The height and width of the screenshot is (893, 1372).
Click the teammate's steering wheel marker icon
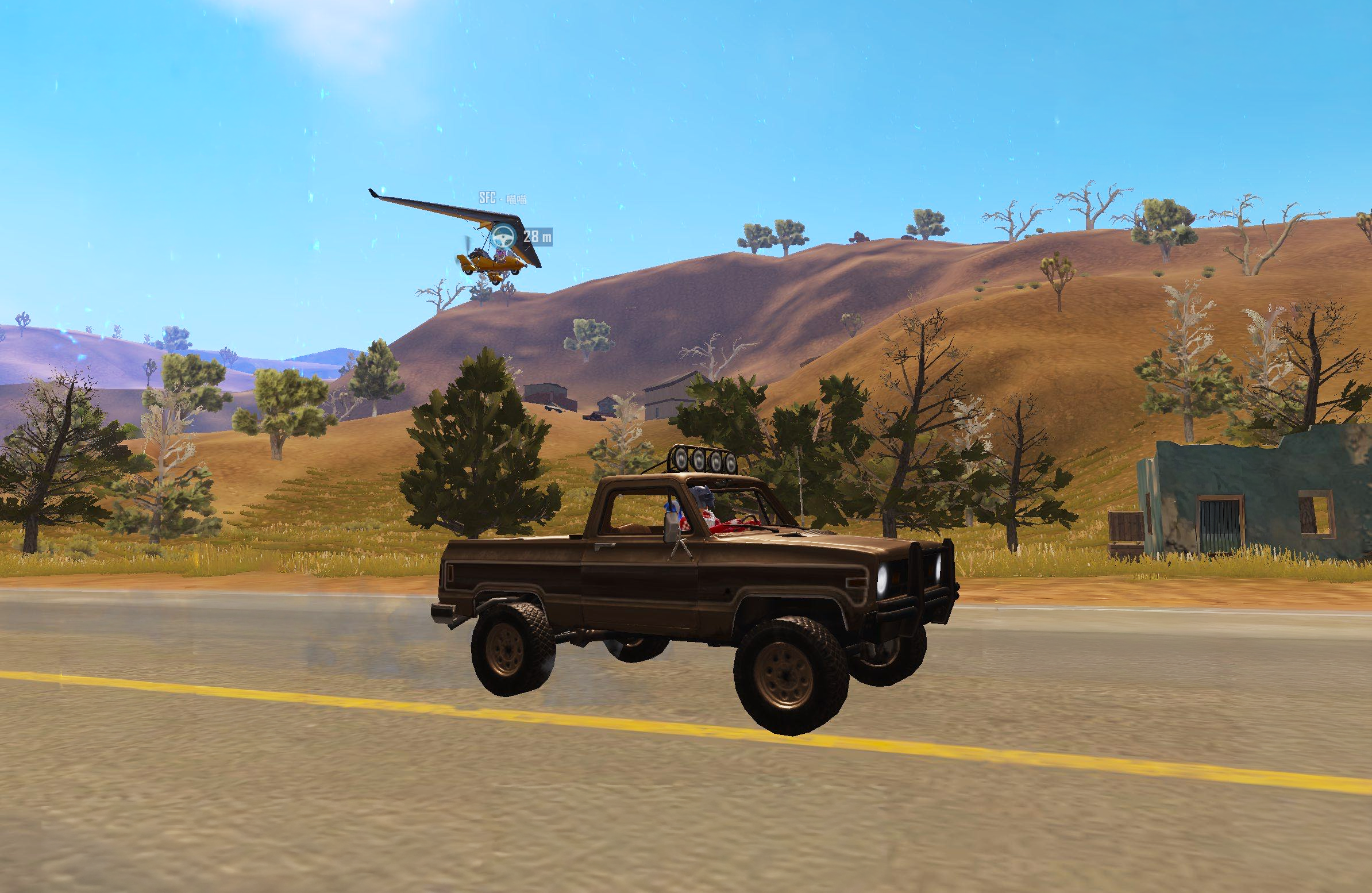click(506, 235)
